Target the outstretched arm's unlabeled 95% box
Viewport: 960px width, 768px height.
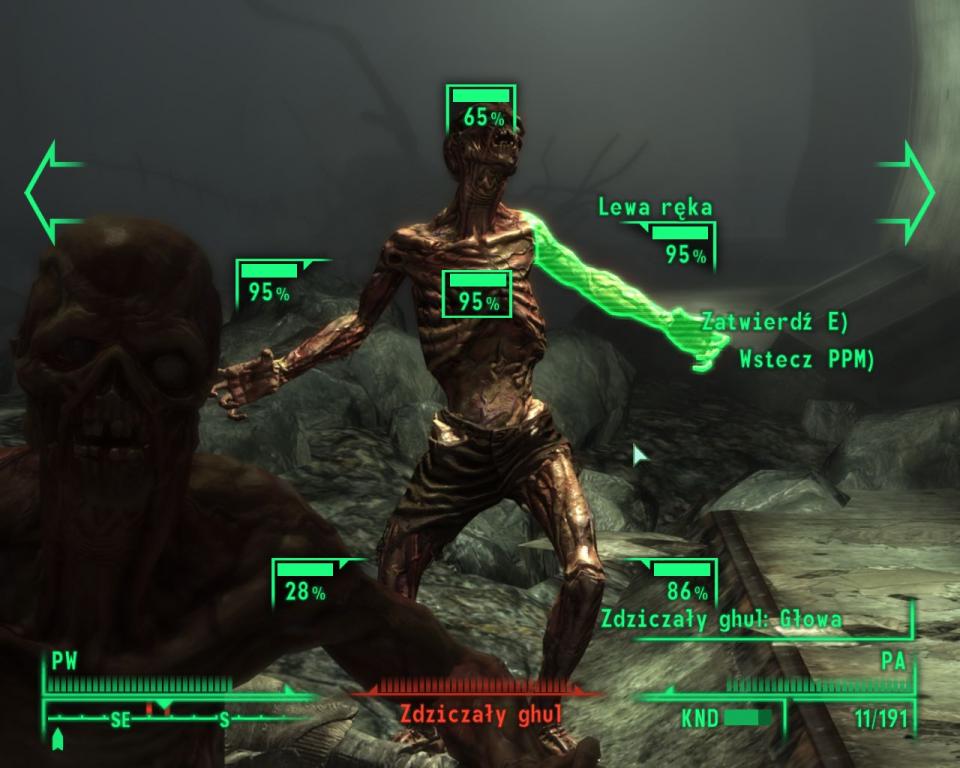269,284
